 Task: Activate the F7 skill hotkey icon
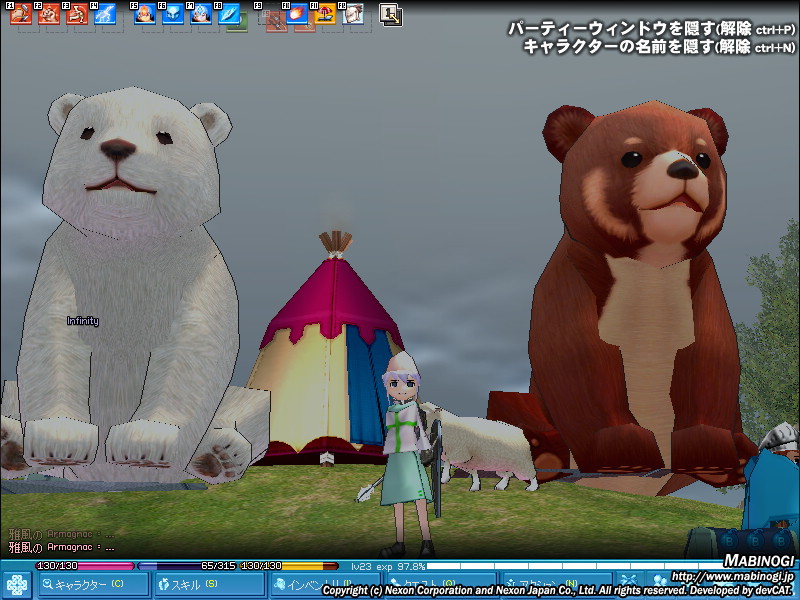pyautogui.click(x=201, y=14)
